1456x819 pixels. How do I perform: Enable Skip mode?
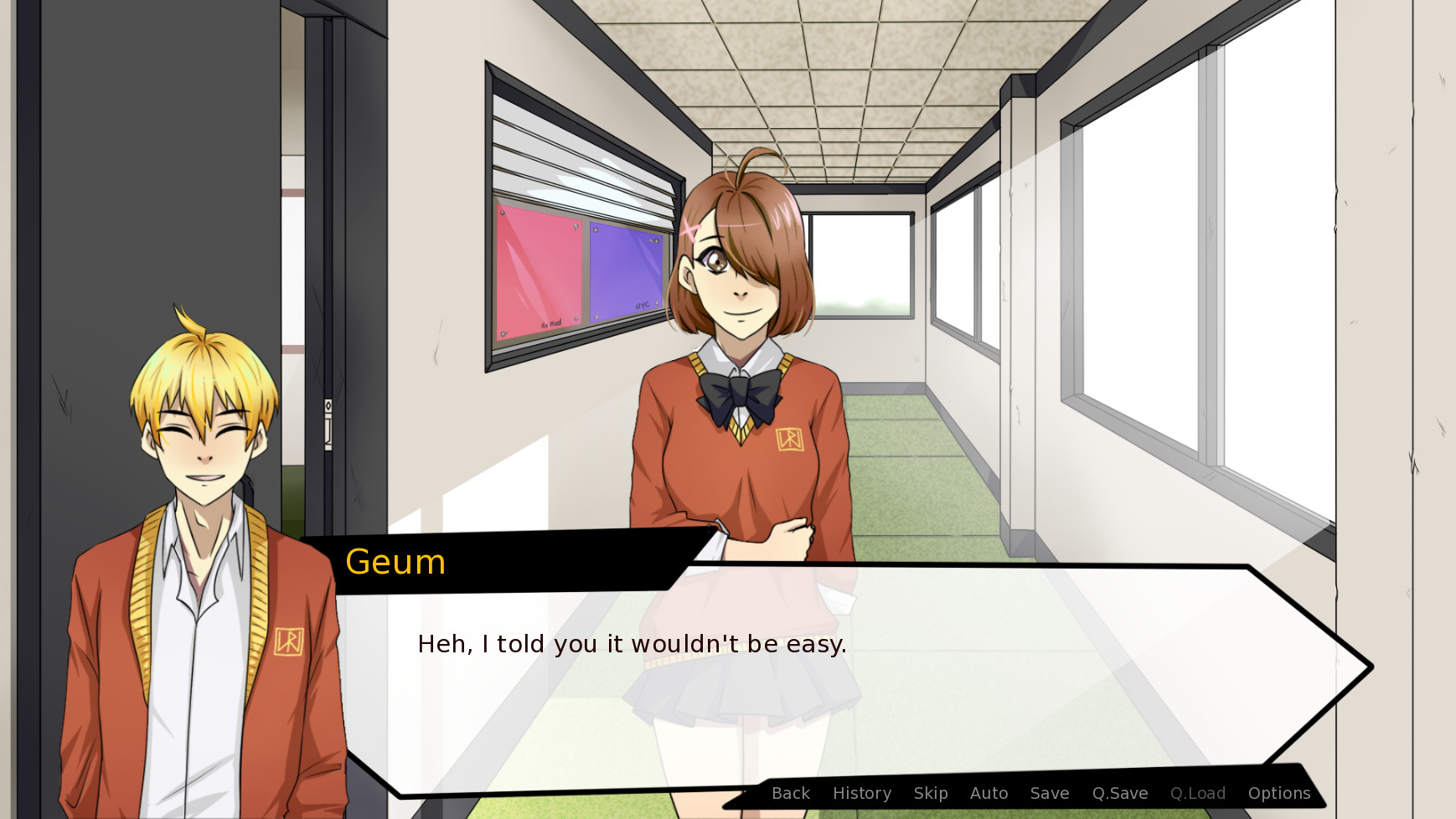tap(932, 793)
